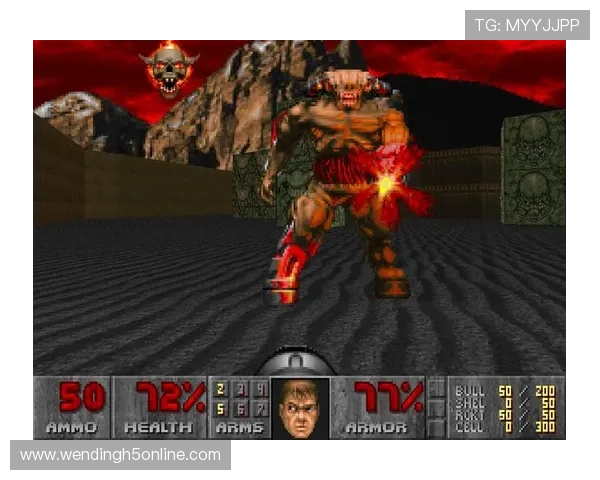
Task: Click the Doomguy face portrait
Action: tap(299, 406)
